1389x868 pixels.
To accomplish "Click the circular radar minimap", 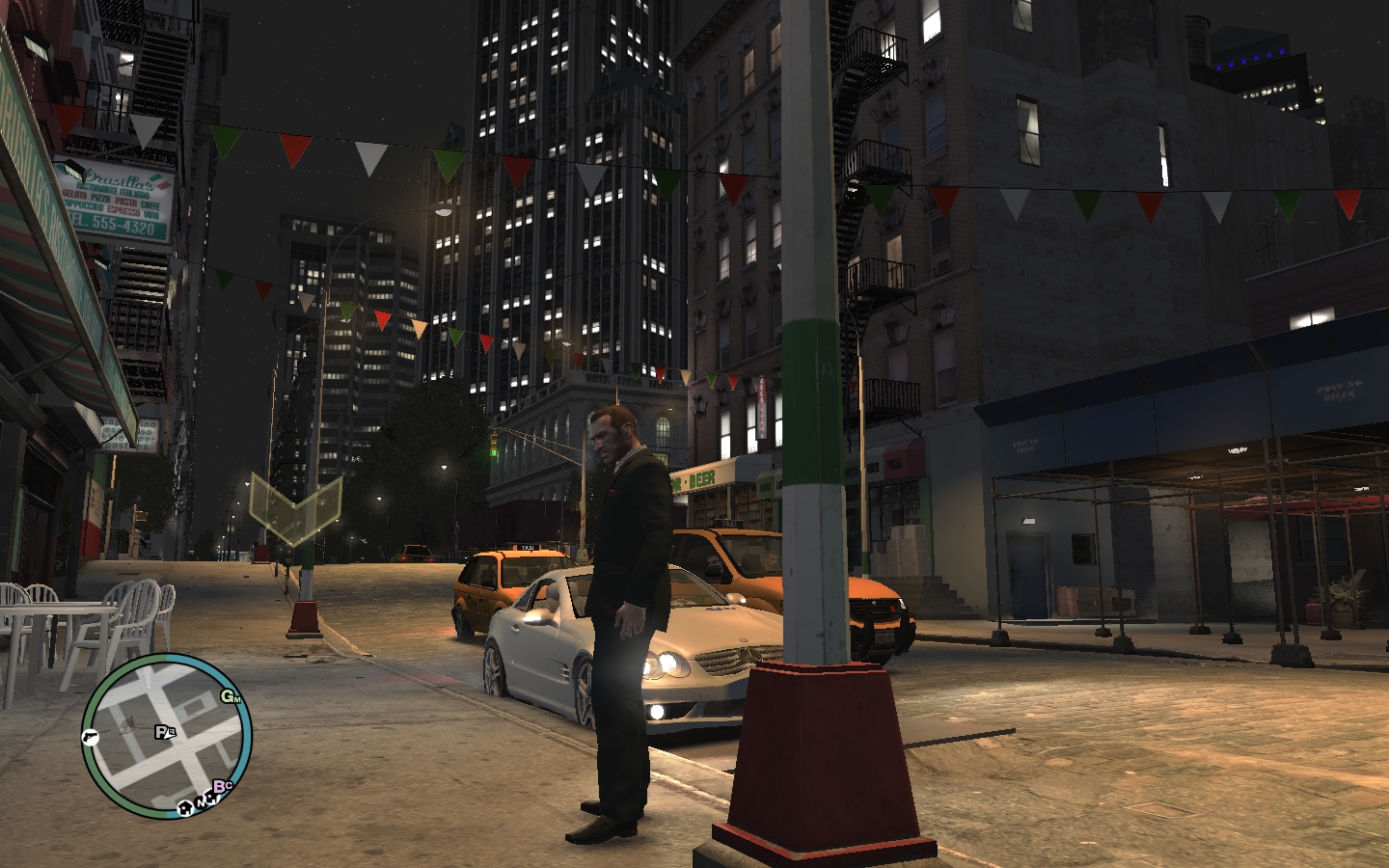I will [x=166, y=736].
